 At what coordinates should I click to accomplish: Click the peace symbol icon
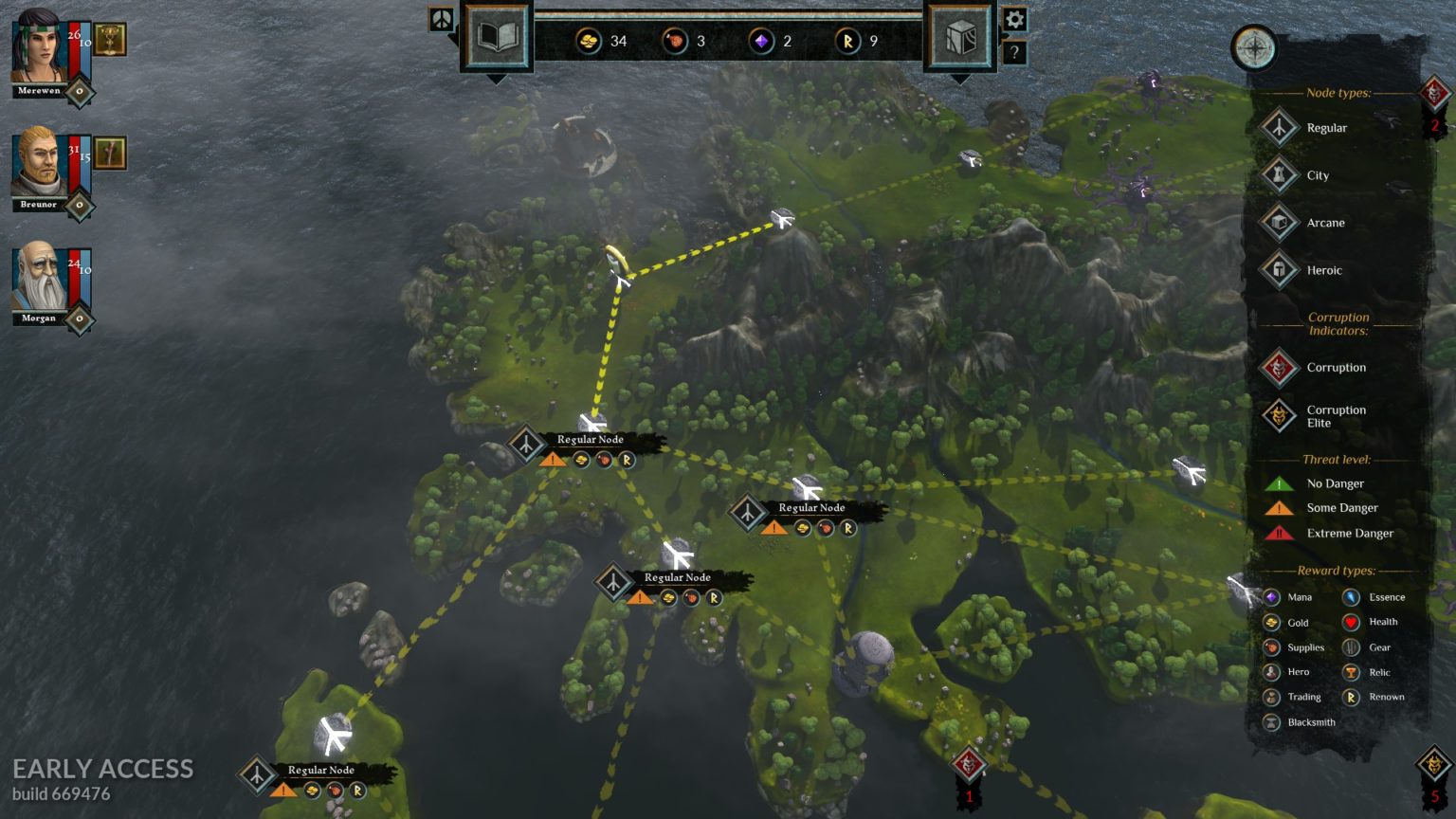click(x=442, y=19)
